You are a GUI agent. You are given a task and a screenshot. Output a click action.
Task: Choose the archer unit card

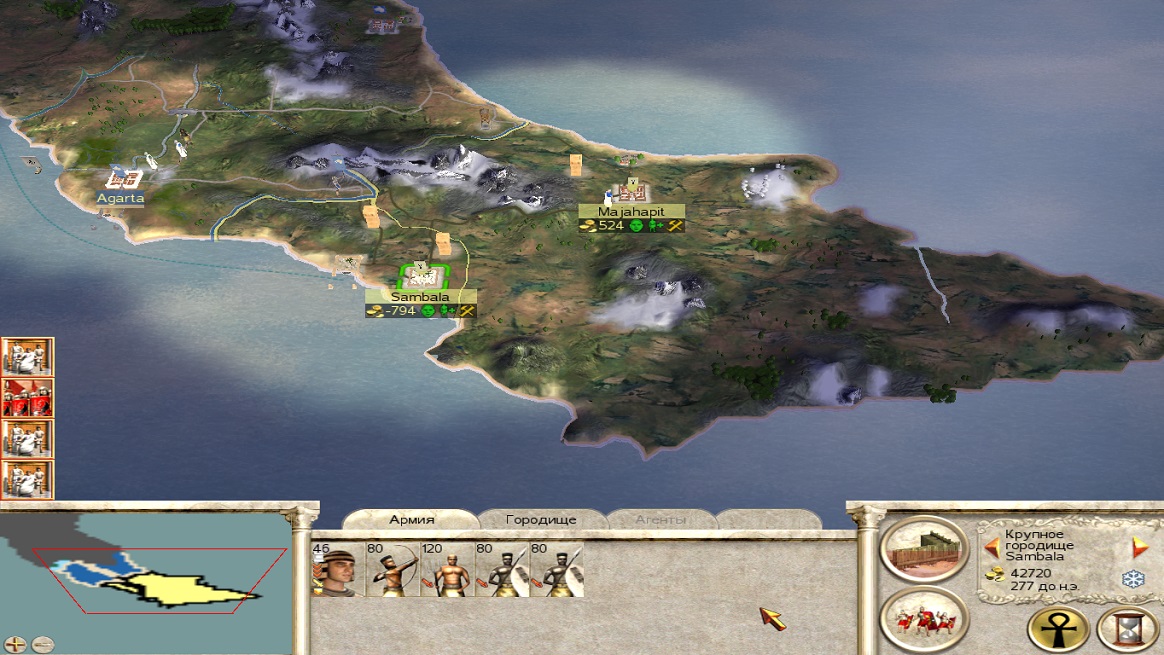coord(392,569)
